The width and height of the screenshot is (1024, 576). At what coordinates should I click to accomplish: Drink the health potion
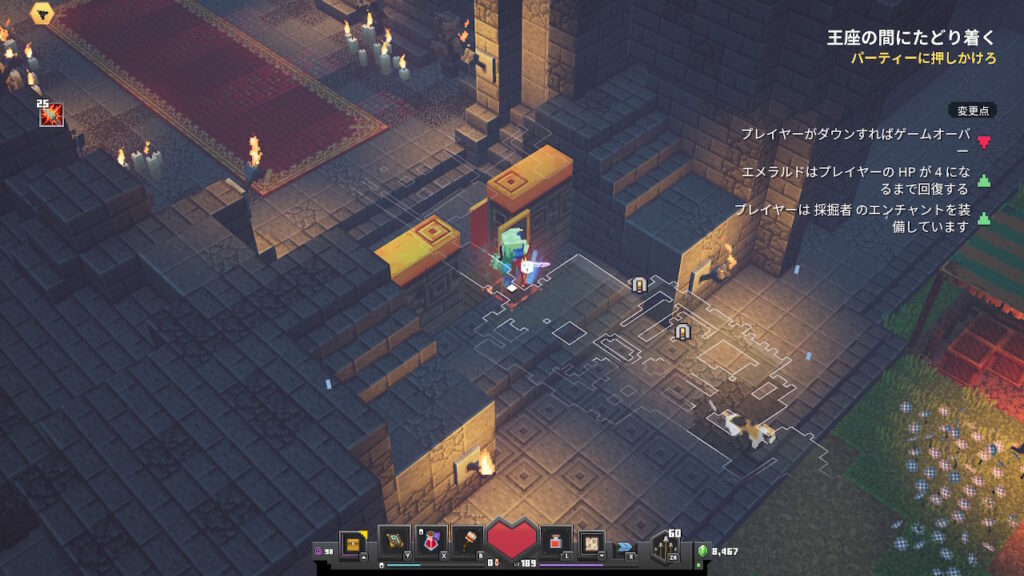pyautogui.click(x=556, y=542)
